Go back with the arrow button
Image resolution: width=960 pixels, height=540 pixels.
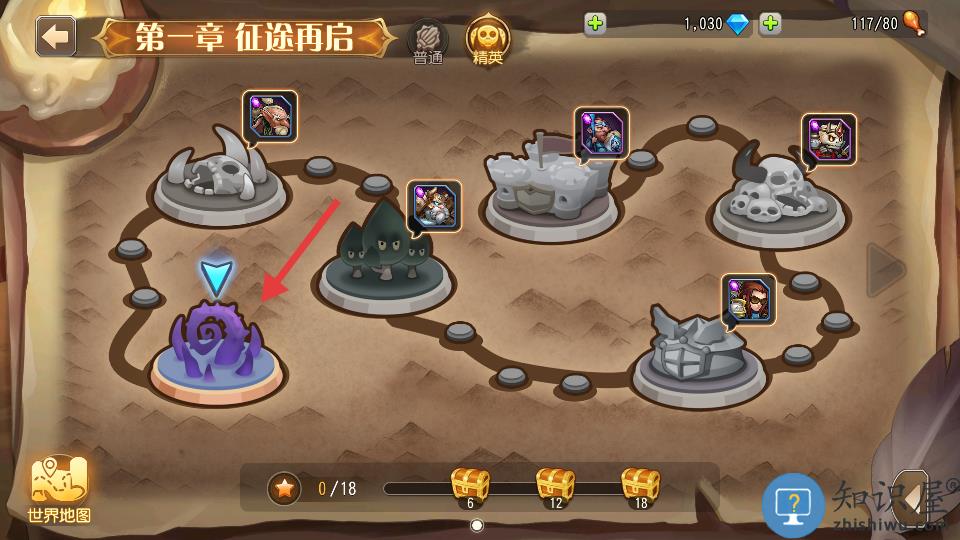click(56, 36)
